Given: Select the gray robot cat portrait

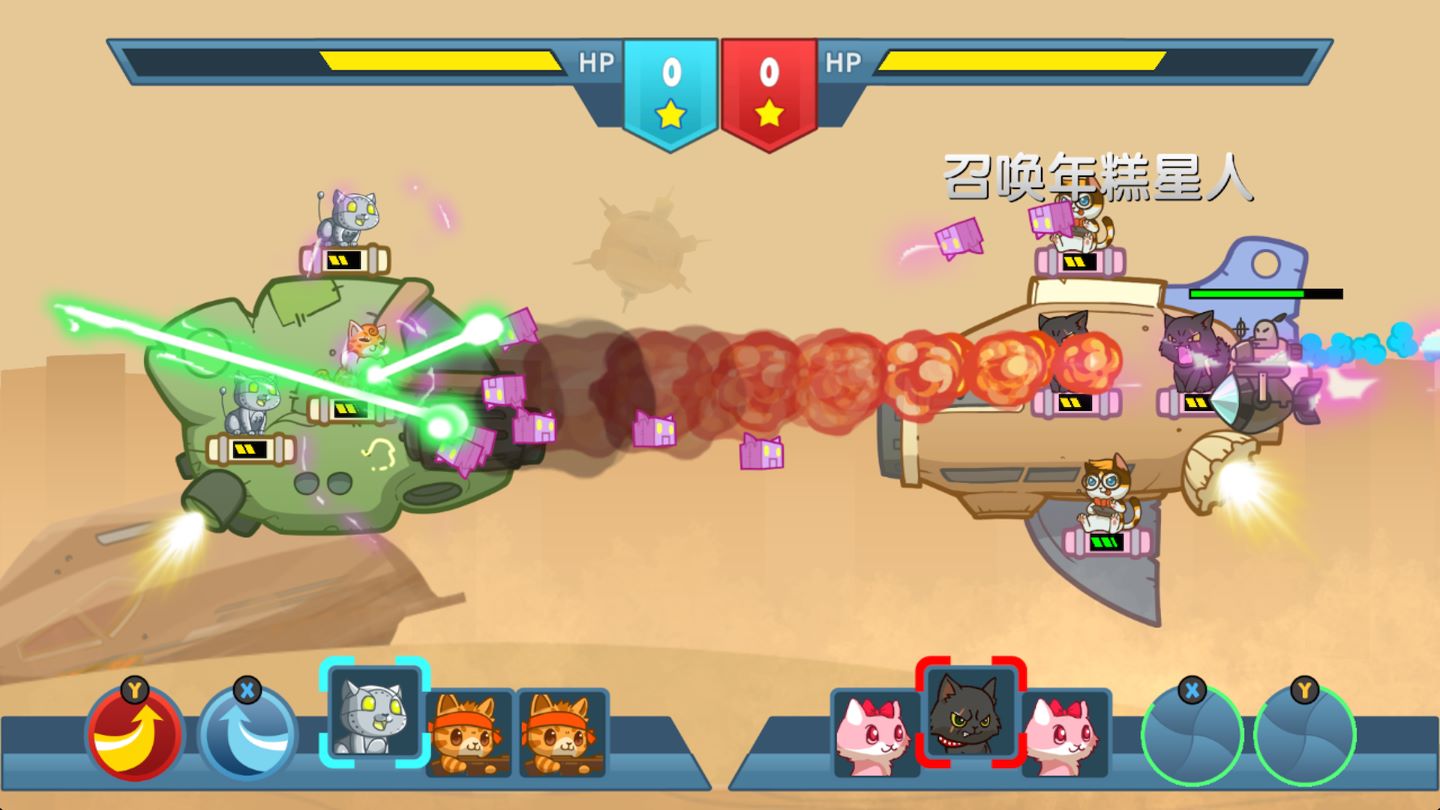Looking at the screenshot, I should coord(375,714).
